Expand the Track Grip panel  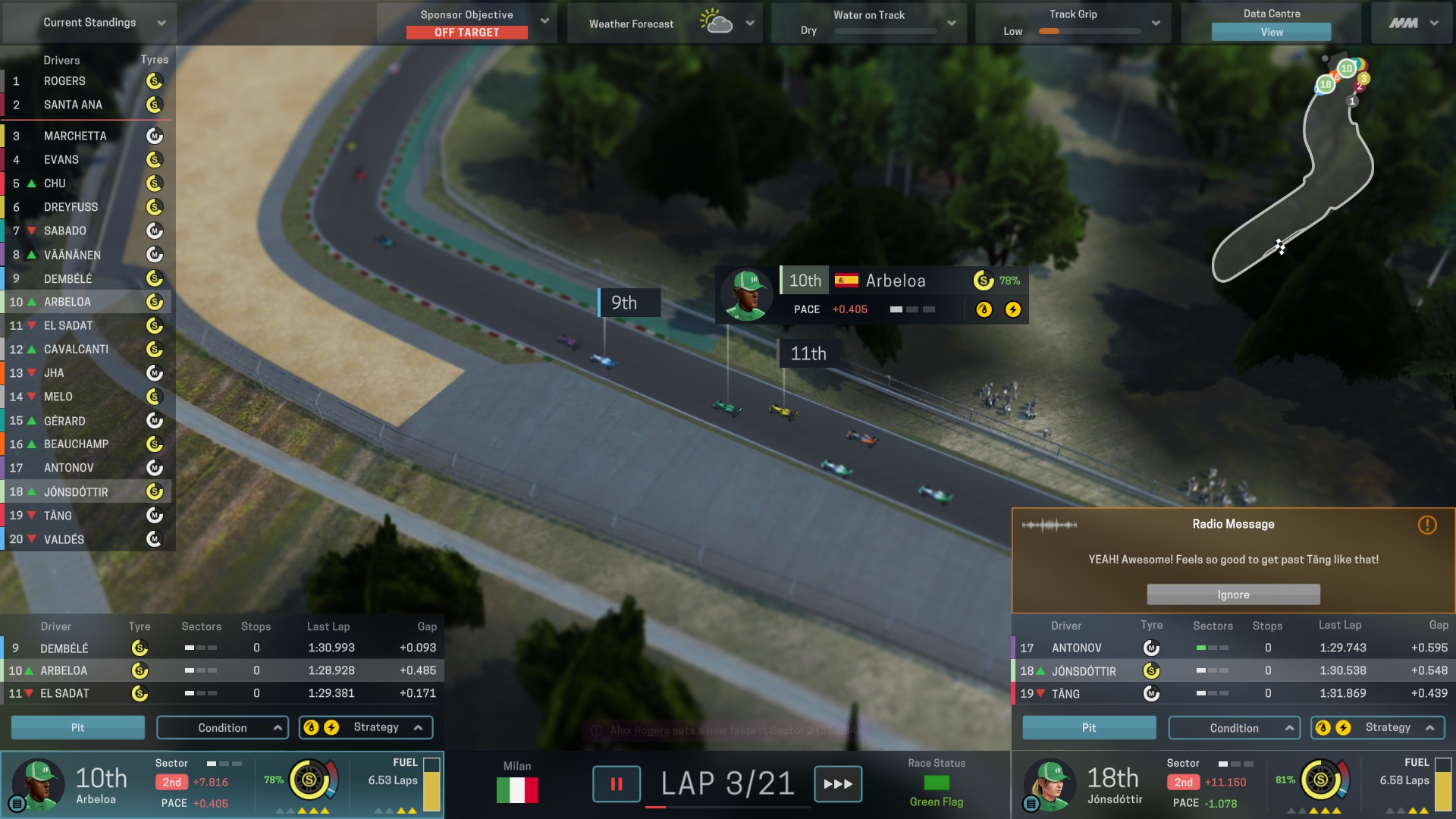tap(1155, 24)
